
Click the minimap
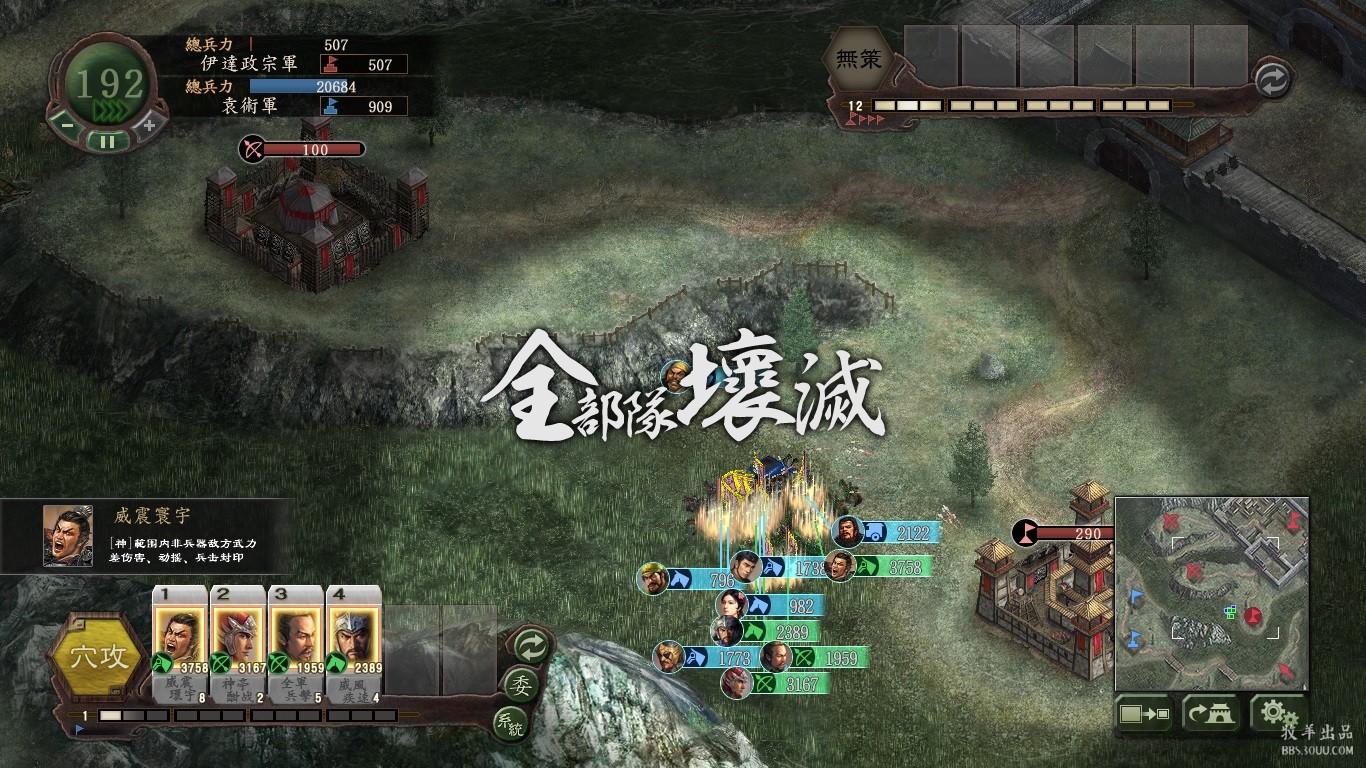(x=1211, y=594)
